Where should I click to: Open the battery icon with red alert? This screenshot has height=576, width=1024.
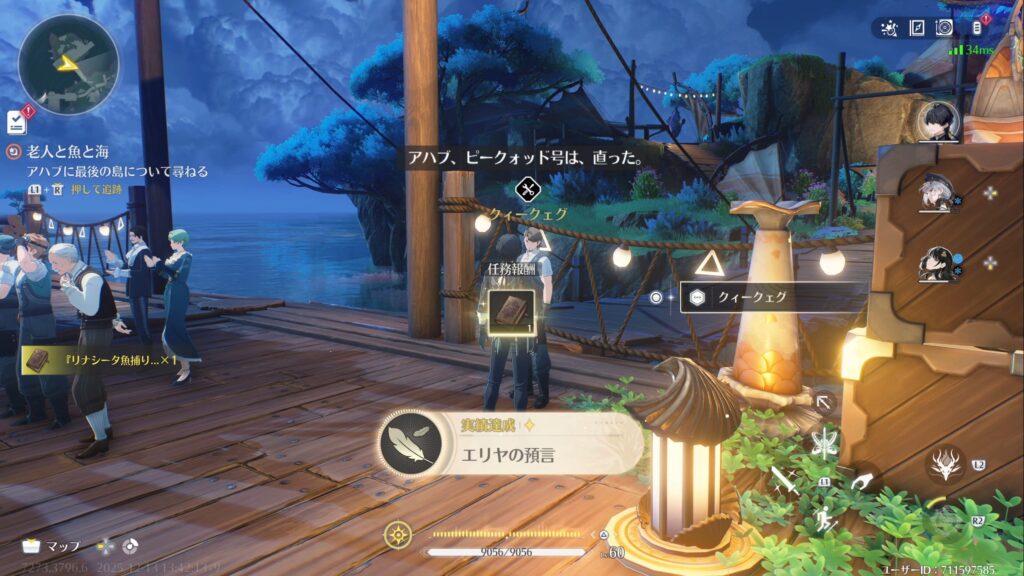pos(978,27)
